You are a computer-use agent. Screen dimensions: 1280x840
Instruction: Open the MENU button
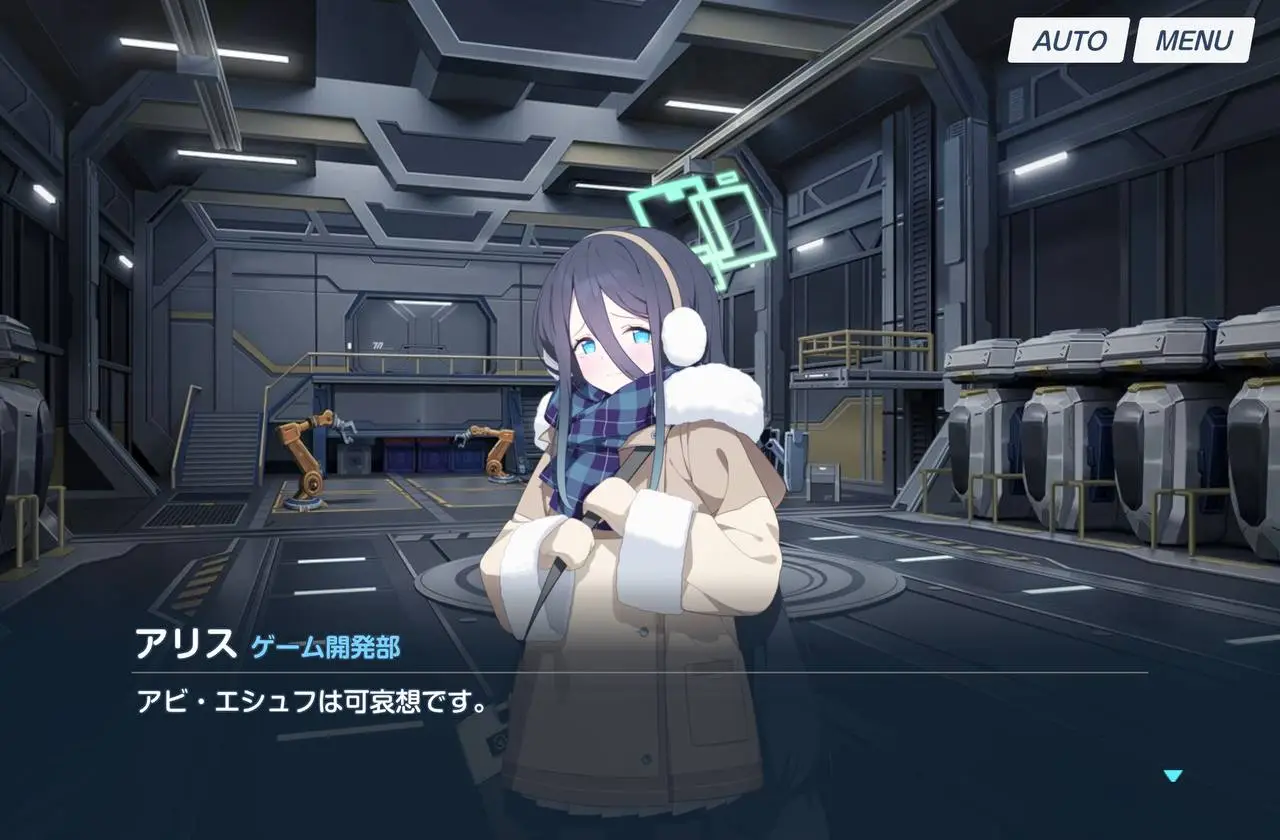[x=1193, y=41]
